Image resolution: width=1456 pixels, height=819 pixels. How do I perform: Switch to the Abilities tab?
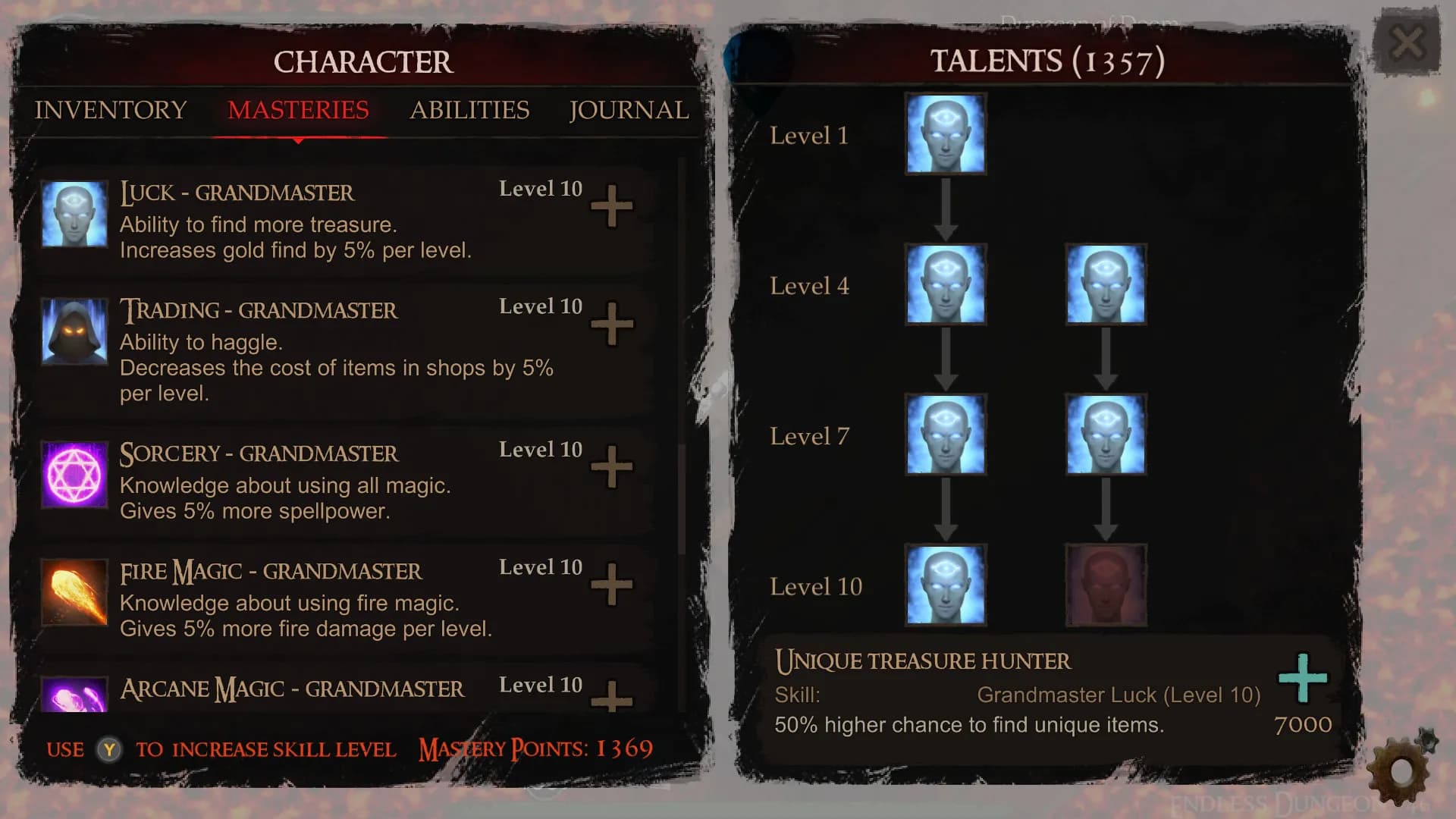pos(470,111)
